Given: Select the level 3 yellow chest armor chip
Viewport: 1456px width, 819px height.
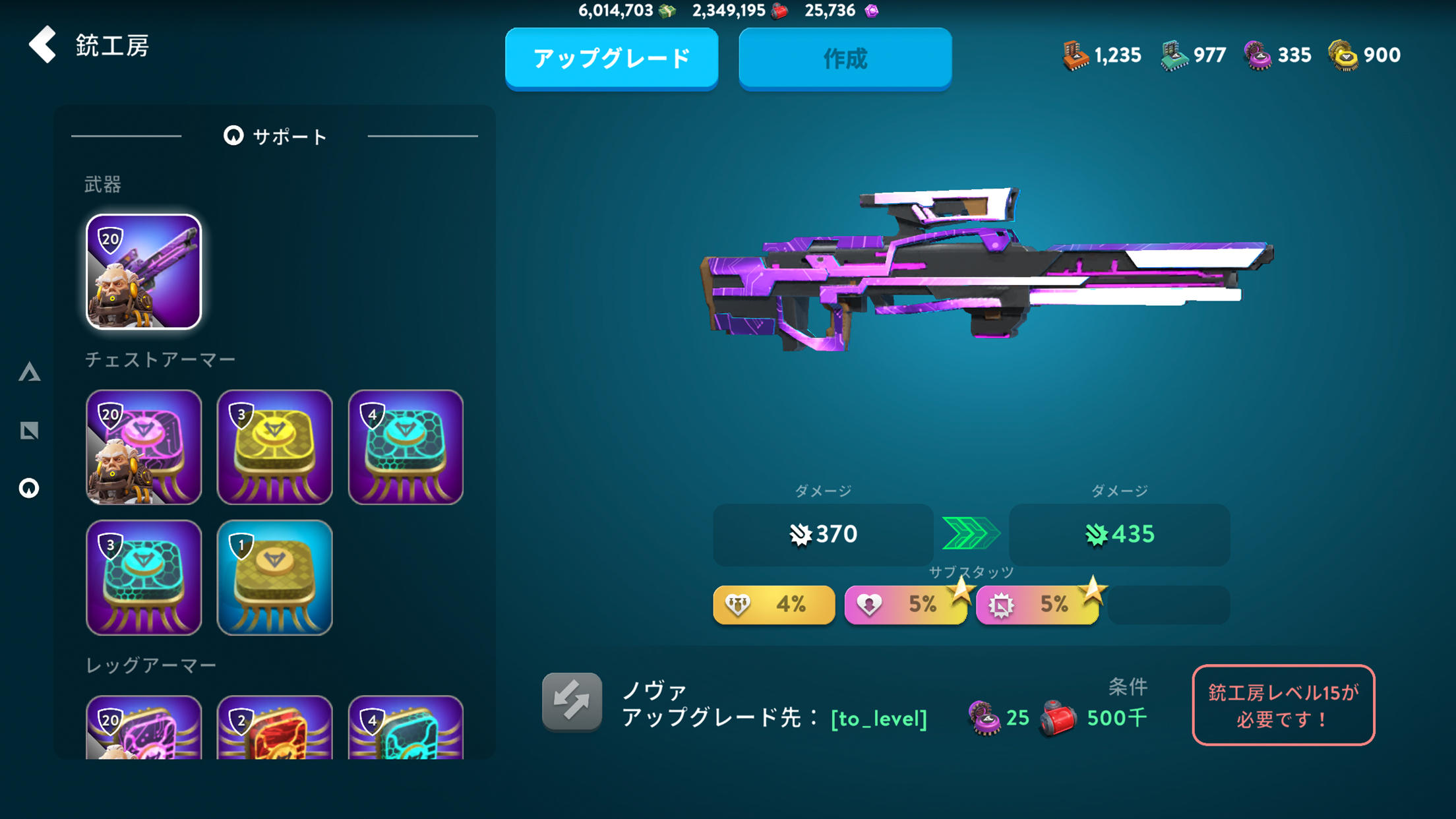Looking at the screenshot, I should tap(274, 448).
